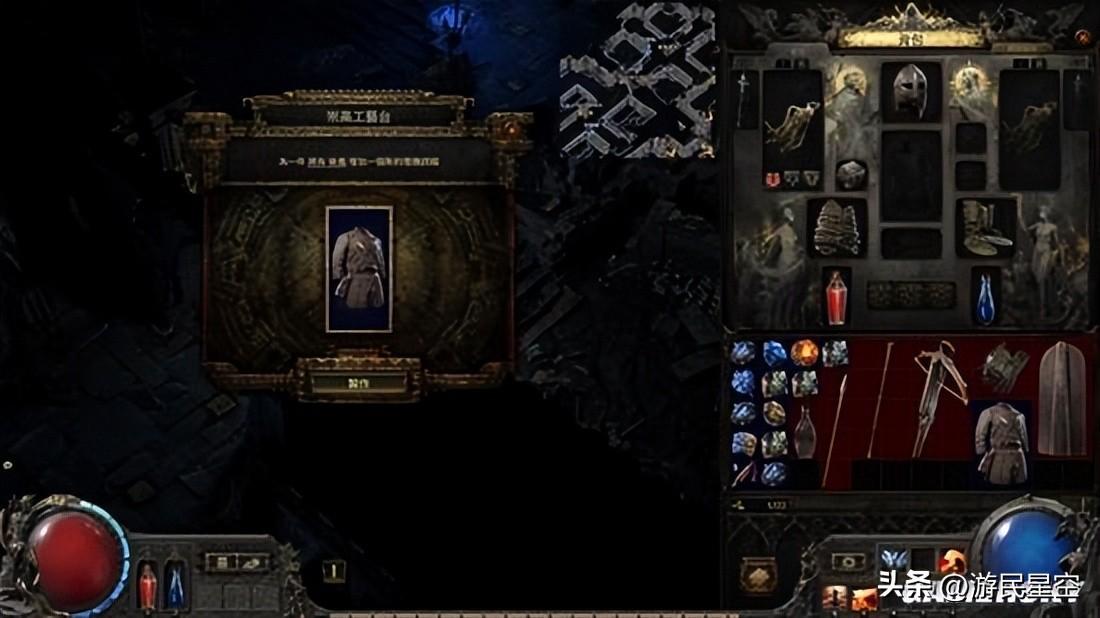This screenshot has width=1100, height=618.
Task: Click the orange orb in the inventory
Action: coord(805,353)
